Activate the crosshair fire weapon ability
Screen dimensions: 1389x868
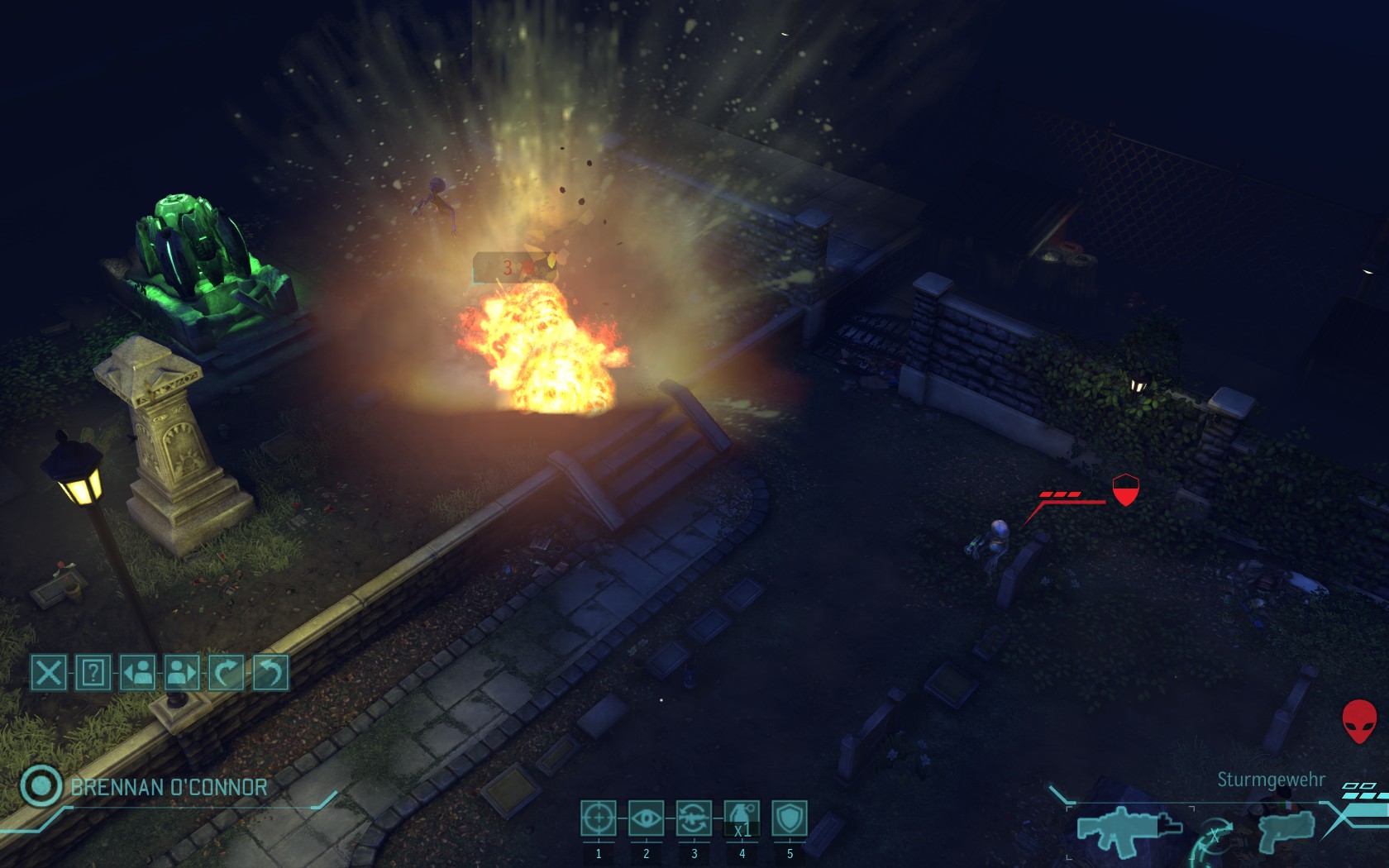click(598, 818)
